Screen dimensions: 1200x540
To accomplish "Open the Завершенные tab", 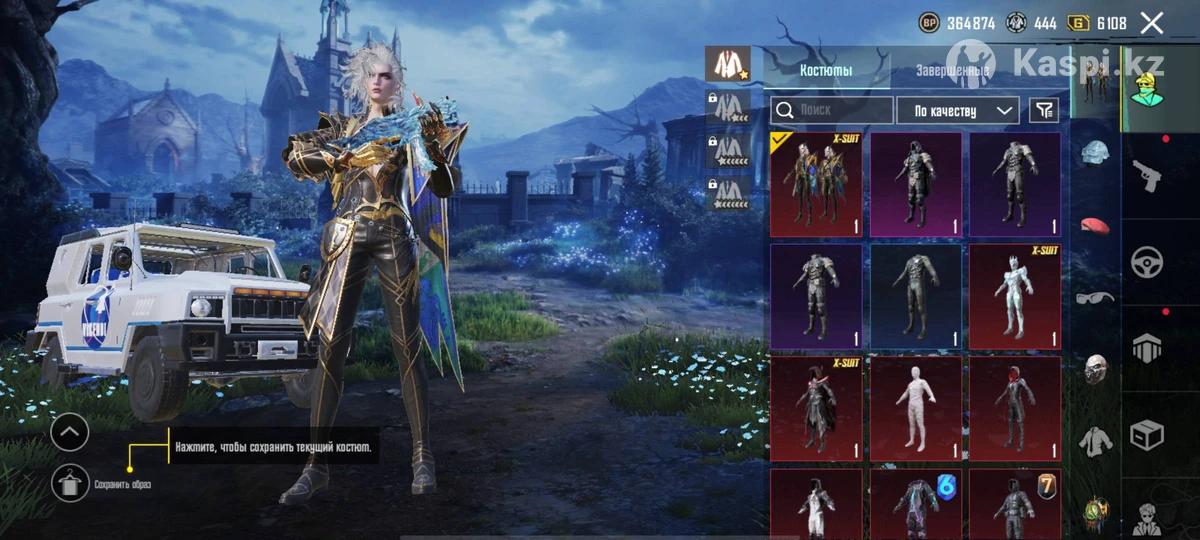I will (953, 71).
